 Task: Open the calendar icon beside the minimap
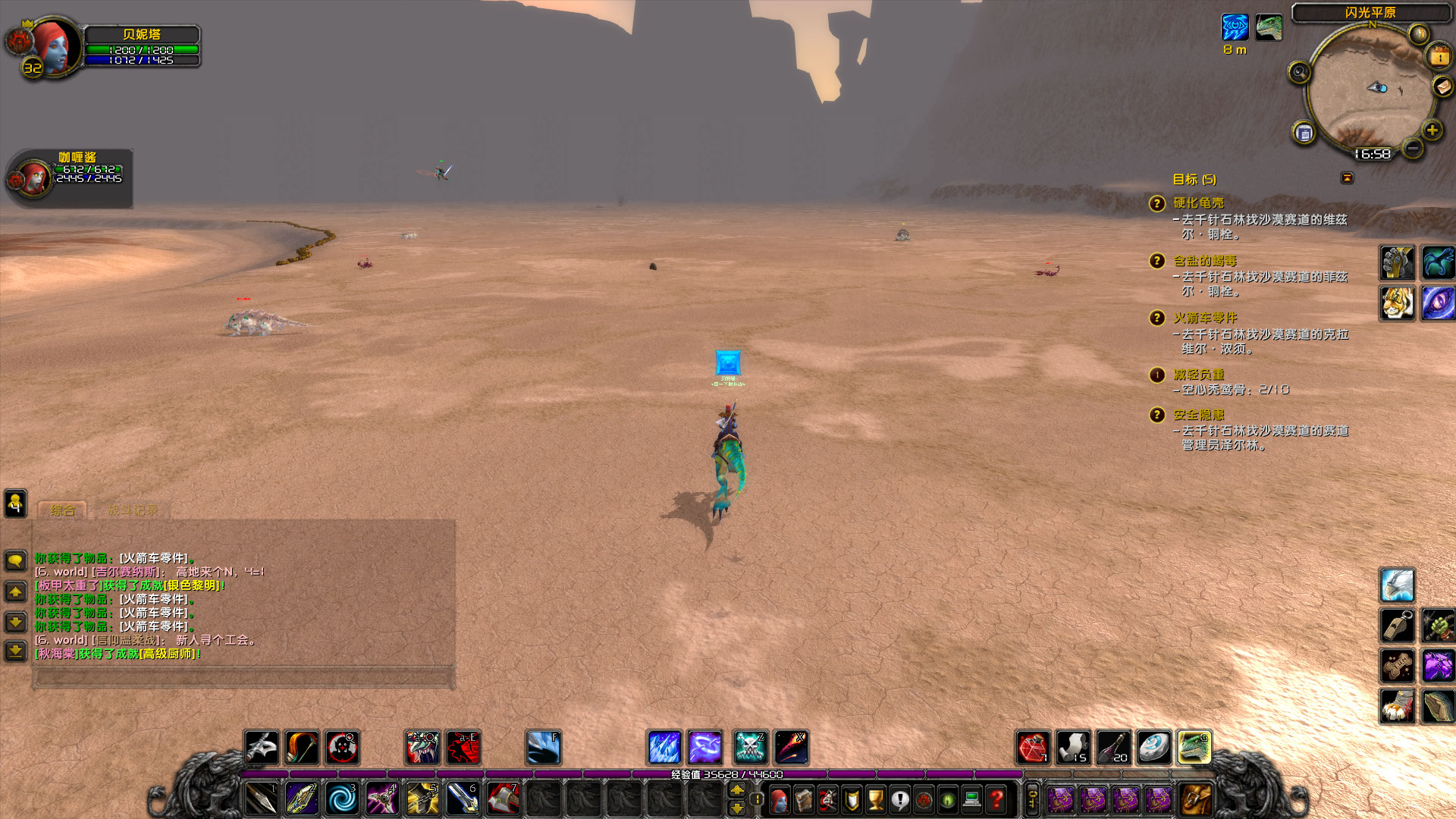click(x=1304, y=132)
